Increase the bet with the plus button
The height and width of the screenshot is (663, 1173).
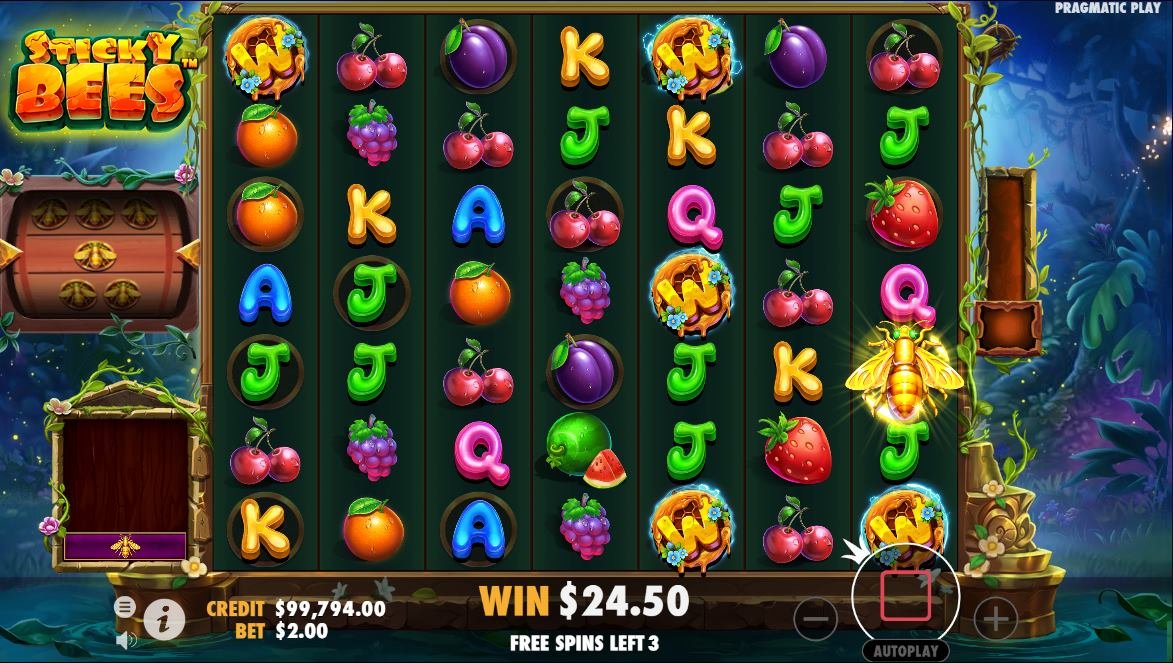click(x=996, y=620)
